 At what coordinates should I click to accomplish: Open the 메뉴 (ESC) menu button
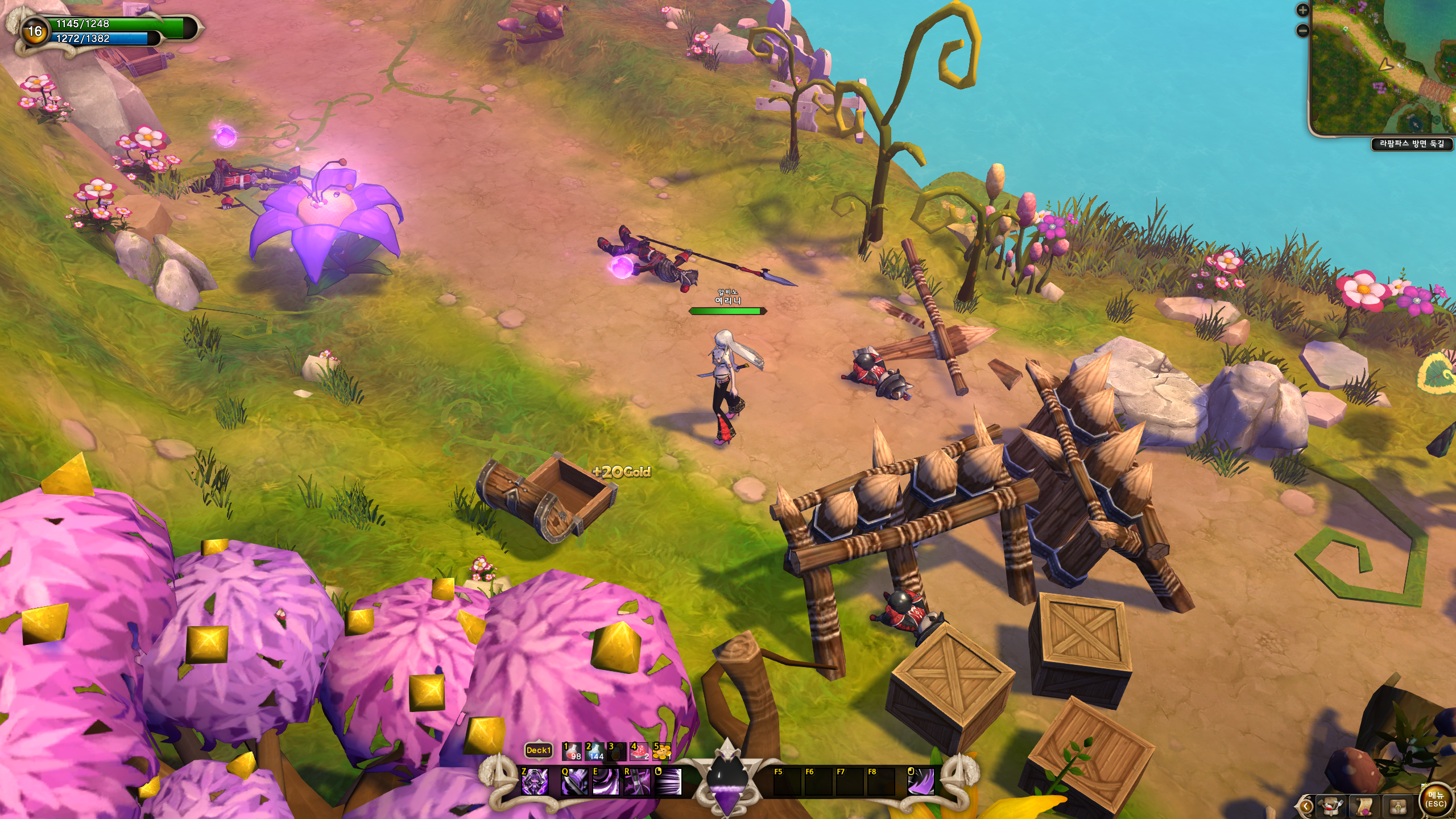(x=1436, y=800)
